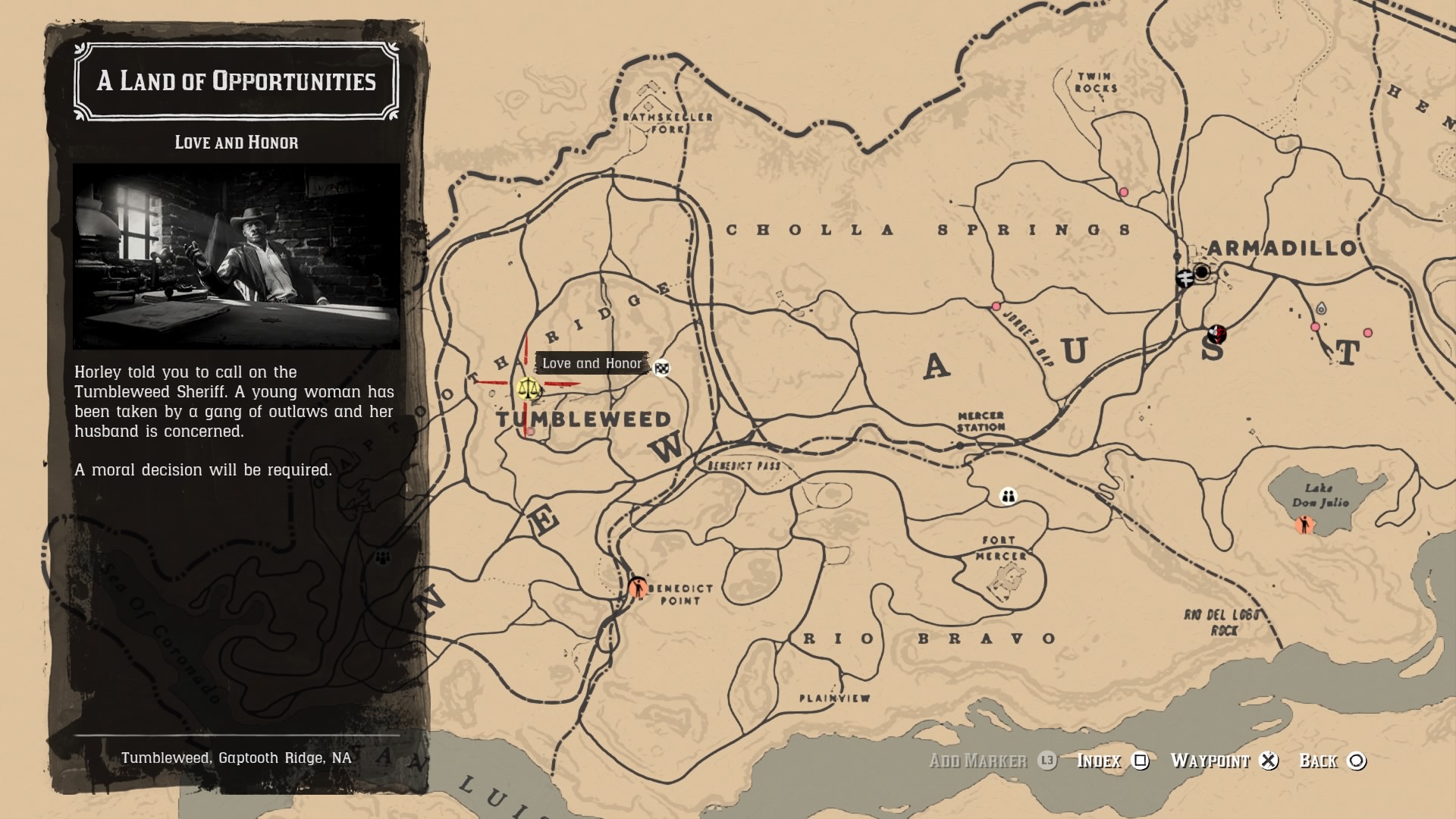Select the yellow scales mission icon near Tumbleweed
The image size is (1456, 819).
[529, 390]
